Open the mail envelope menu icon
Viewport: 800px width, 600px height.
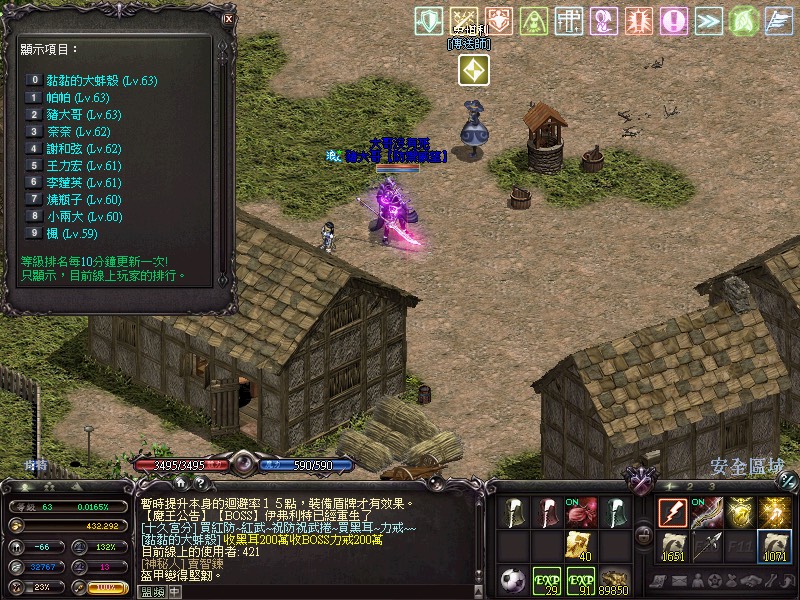click(679, 581)
